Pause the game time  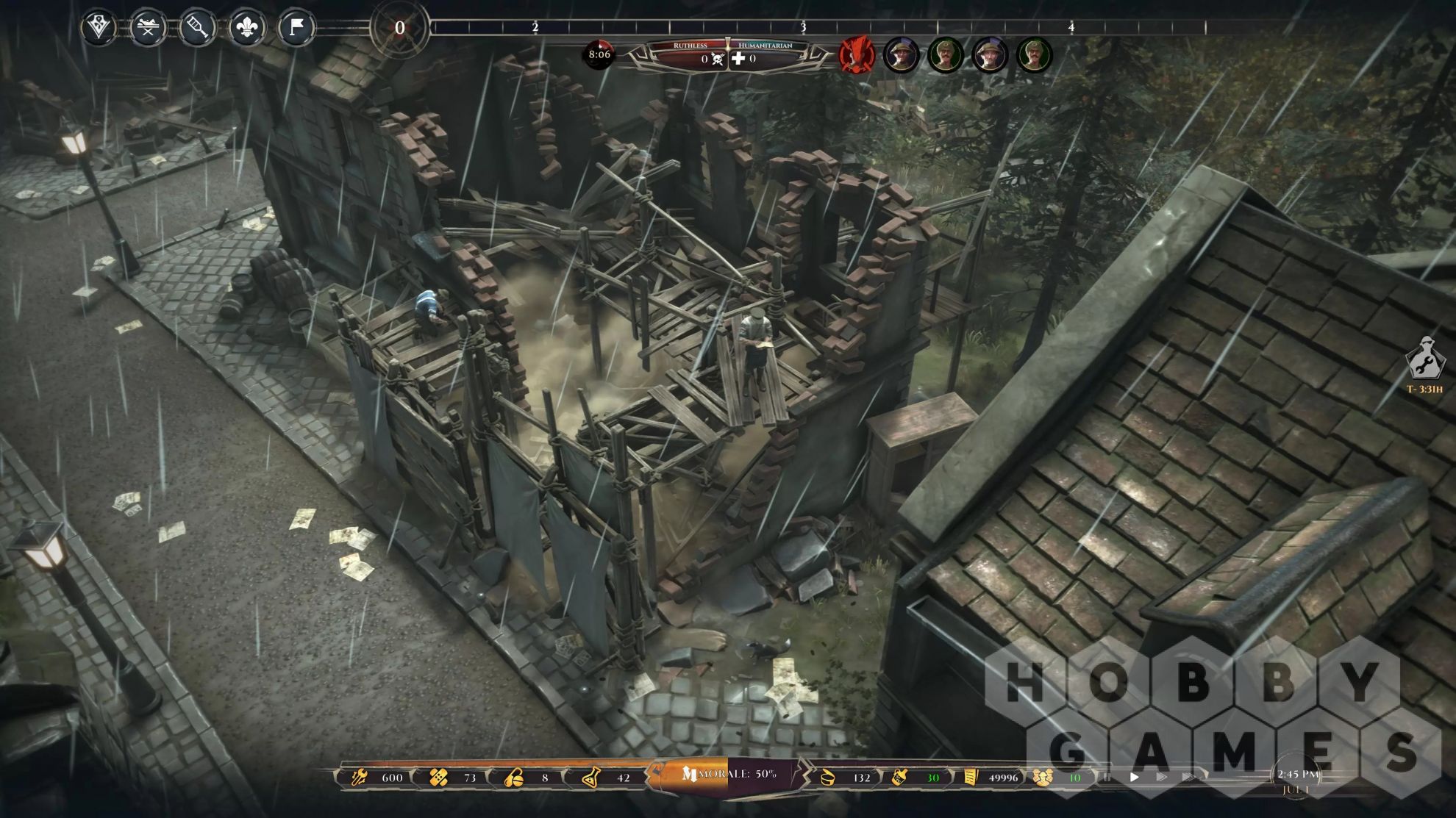(1107, 777)
